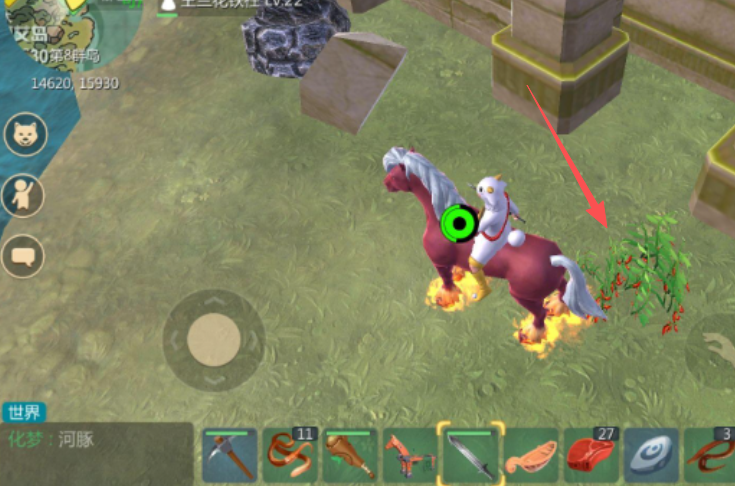Viewport: 735px width, 486px height.
Task: Tap the virtual joystick center knob
Action: 213,339
